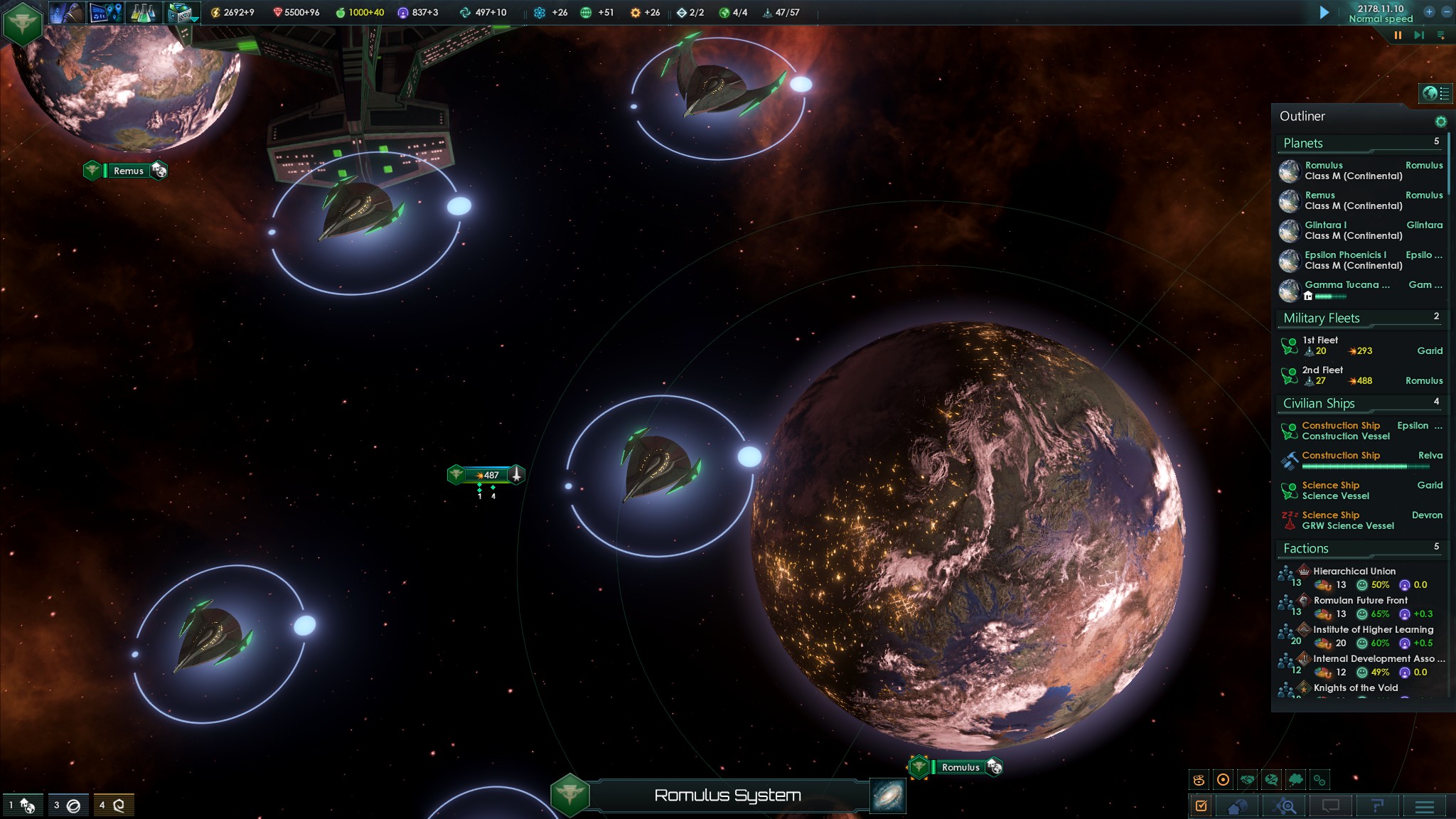Toggle the outliner with the globe-list button
The width and height of the screenshot is (1456, 819).
tap(1435, 93)
